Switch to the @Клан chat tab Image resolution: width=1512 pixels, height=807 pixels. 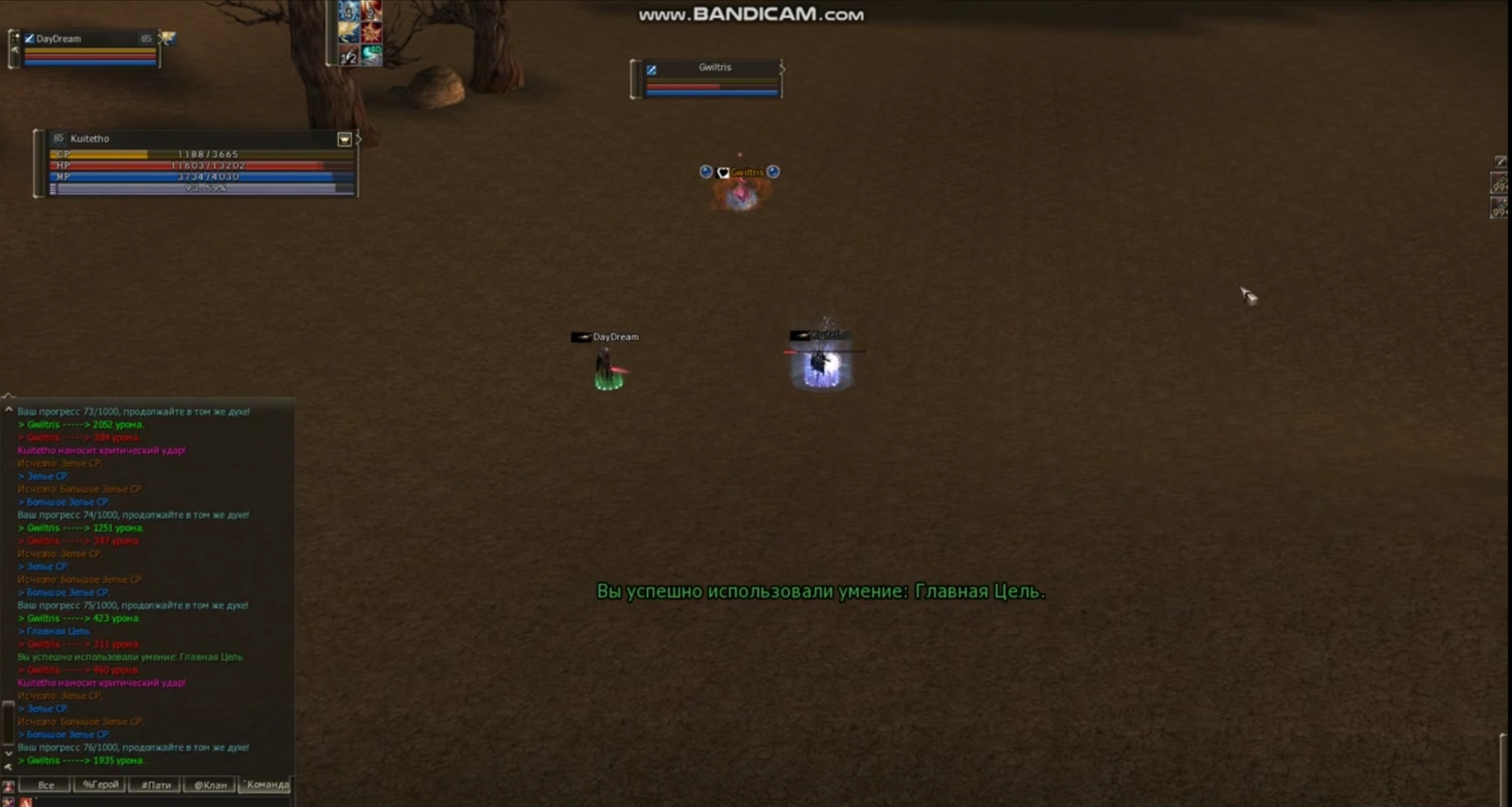tap(208, 785)
